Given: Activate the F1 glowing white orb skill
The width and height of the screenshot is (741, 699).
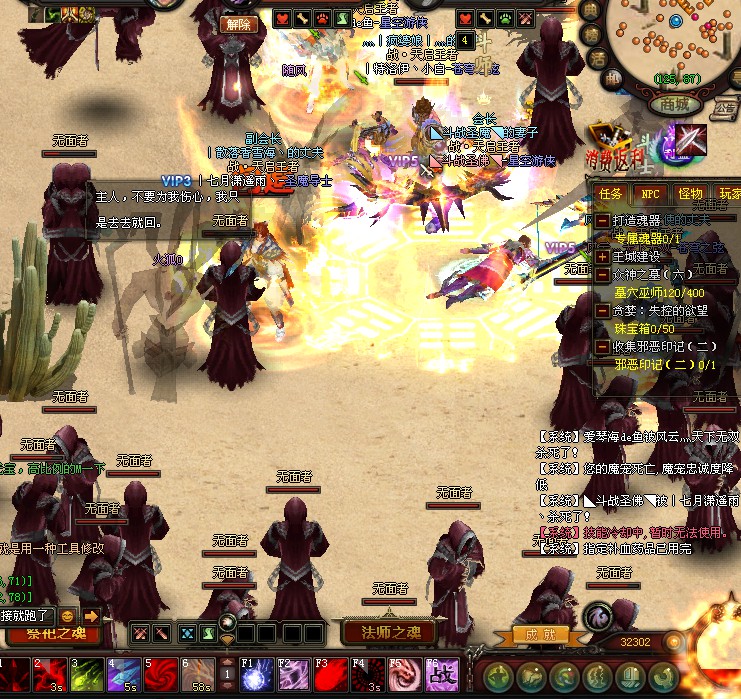Looking at the screenshot, I should 257,675.
